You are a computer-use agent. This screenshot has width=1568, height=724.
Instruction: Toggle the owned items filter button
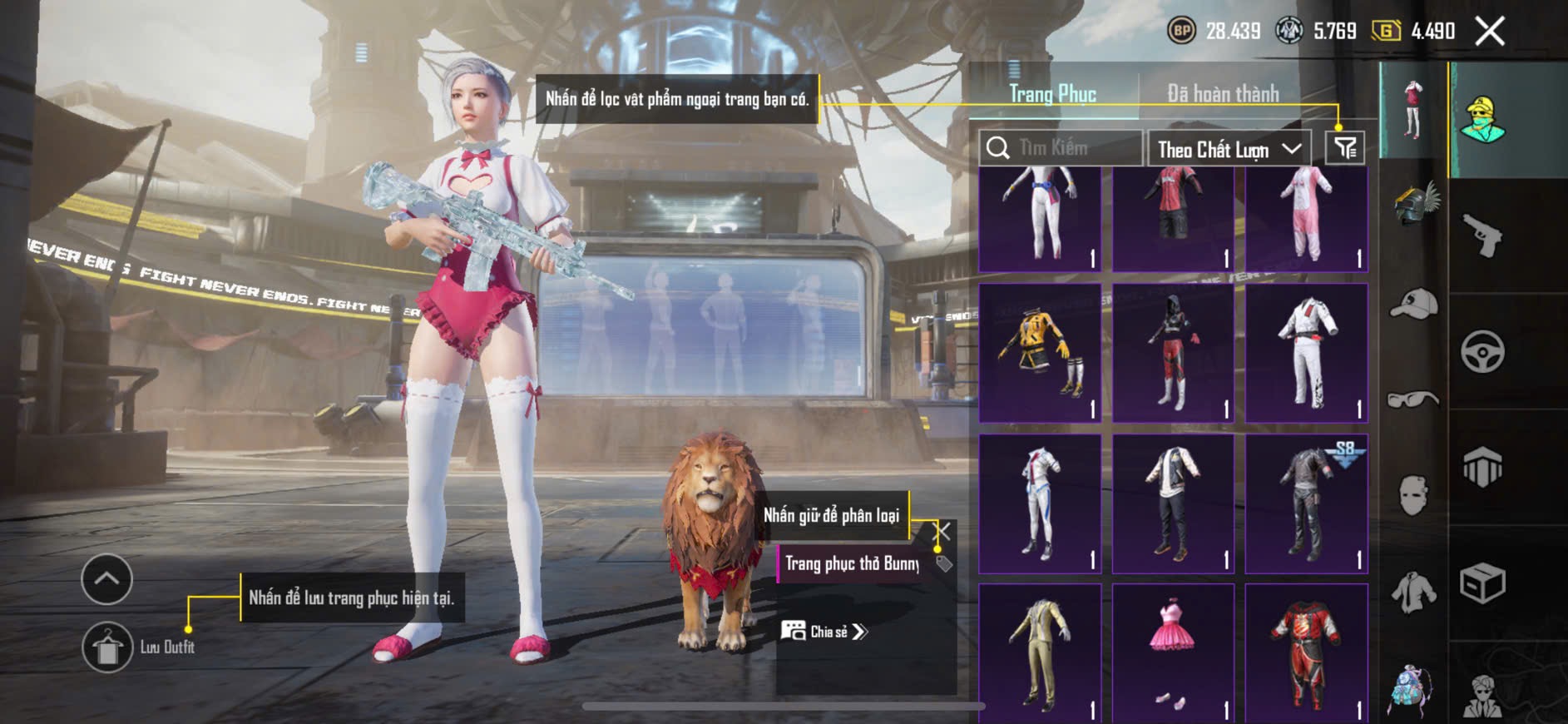pyautogui.click(x=1344, y=148)
